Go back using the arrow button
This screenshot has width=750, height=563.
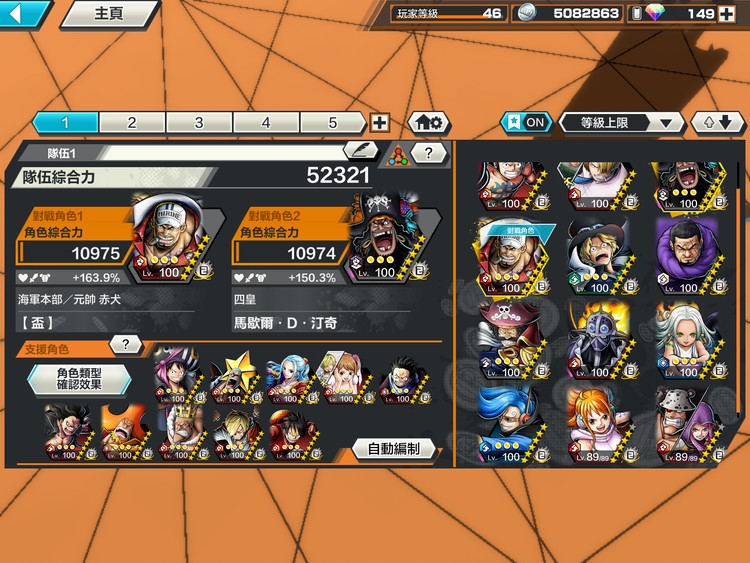pyautogui.click(x=25, y=14)
